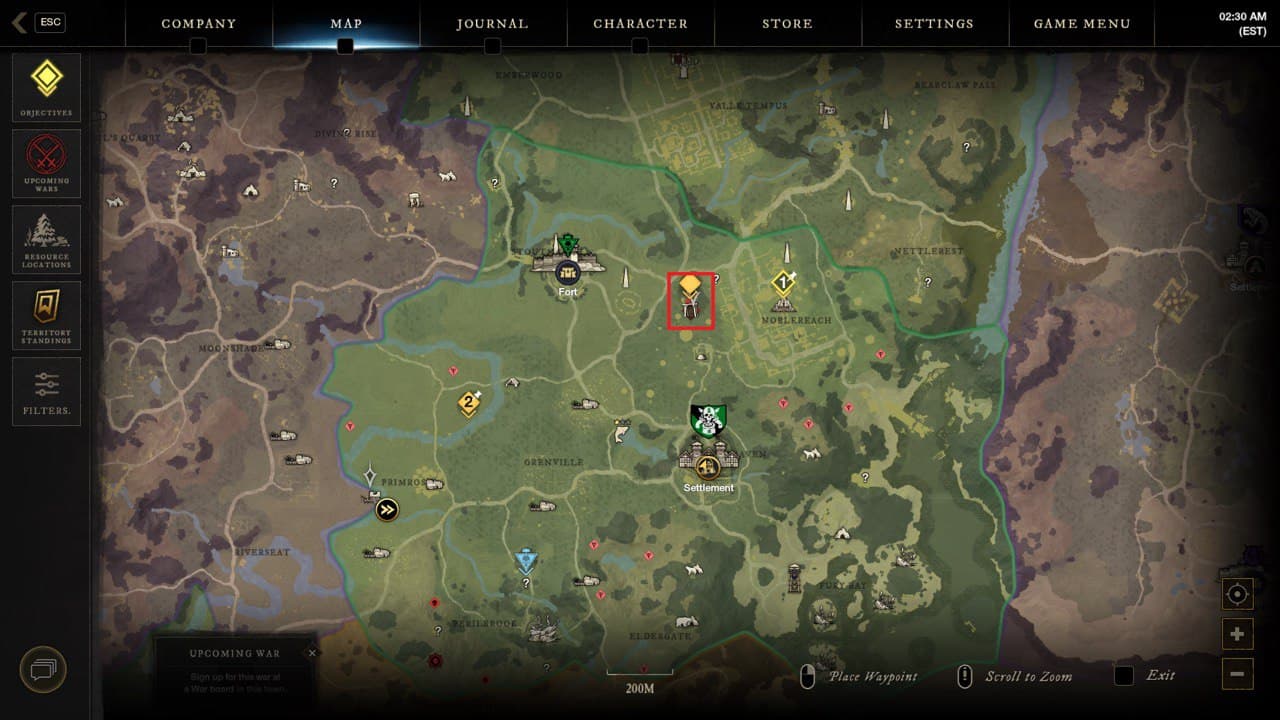Zoom out the map with minus button

(1237, 673)
